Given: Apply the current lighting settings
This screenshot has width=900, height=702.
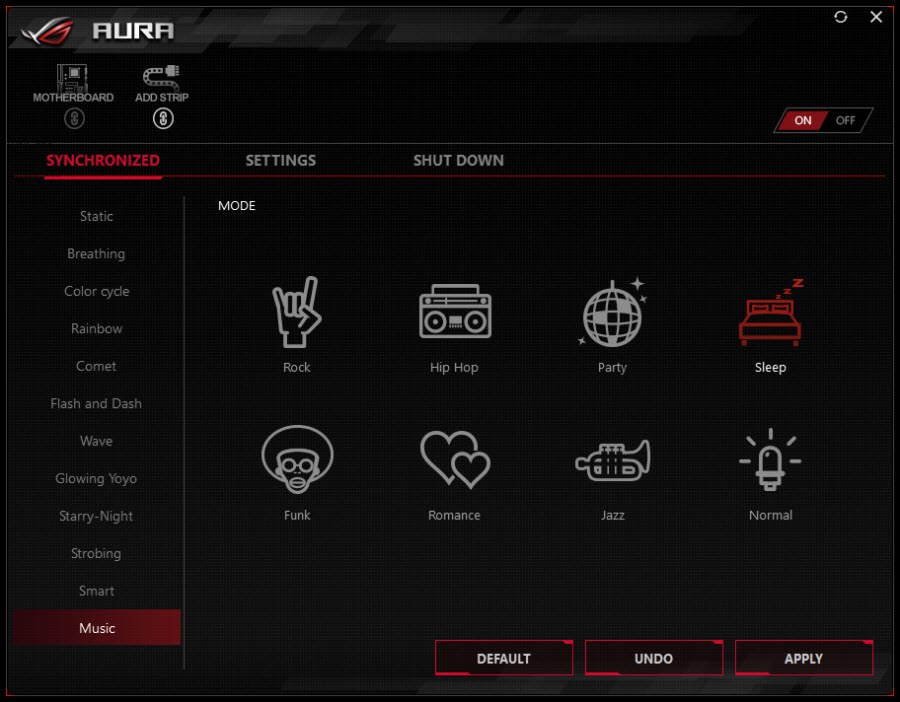Looking at the screenshot, I should click(x=803, y=658).
